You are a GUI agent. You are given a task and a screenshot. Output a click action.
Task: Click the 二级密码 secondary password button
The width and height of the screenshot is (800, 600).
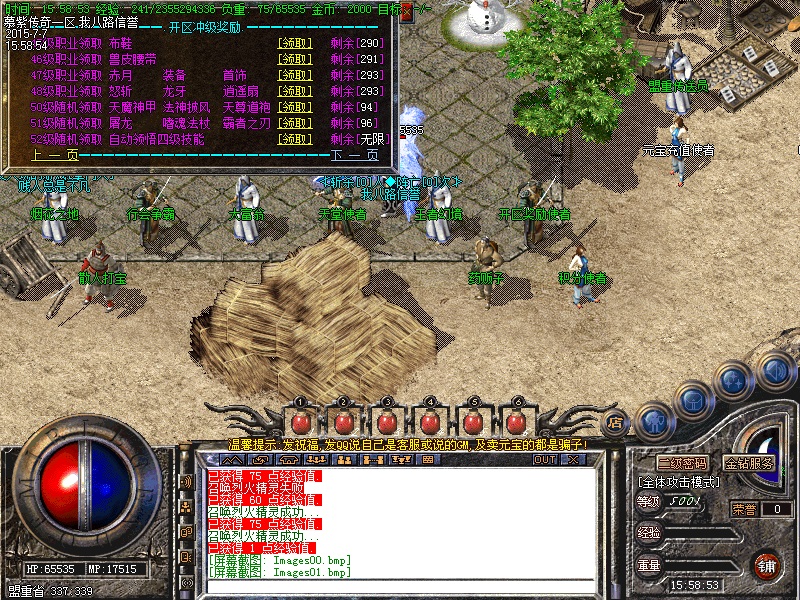pyautogui.click(x=682, y=463)
